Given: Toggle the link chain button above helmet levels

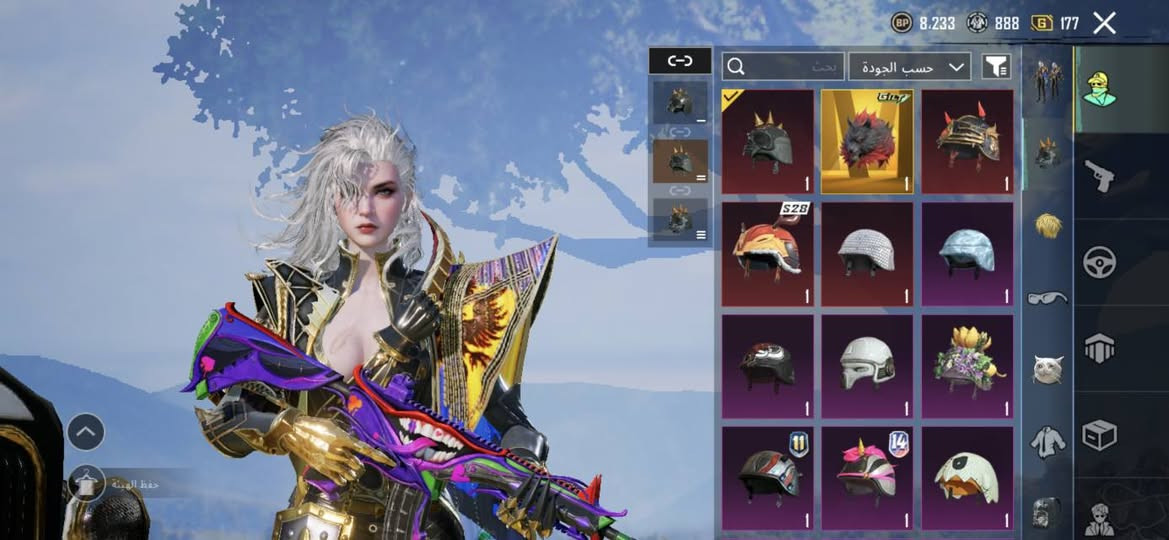Looking at the screenshot, I should pos(680,61).
